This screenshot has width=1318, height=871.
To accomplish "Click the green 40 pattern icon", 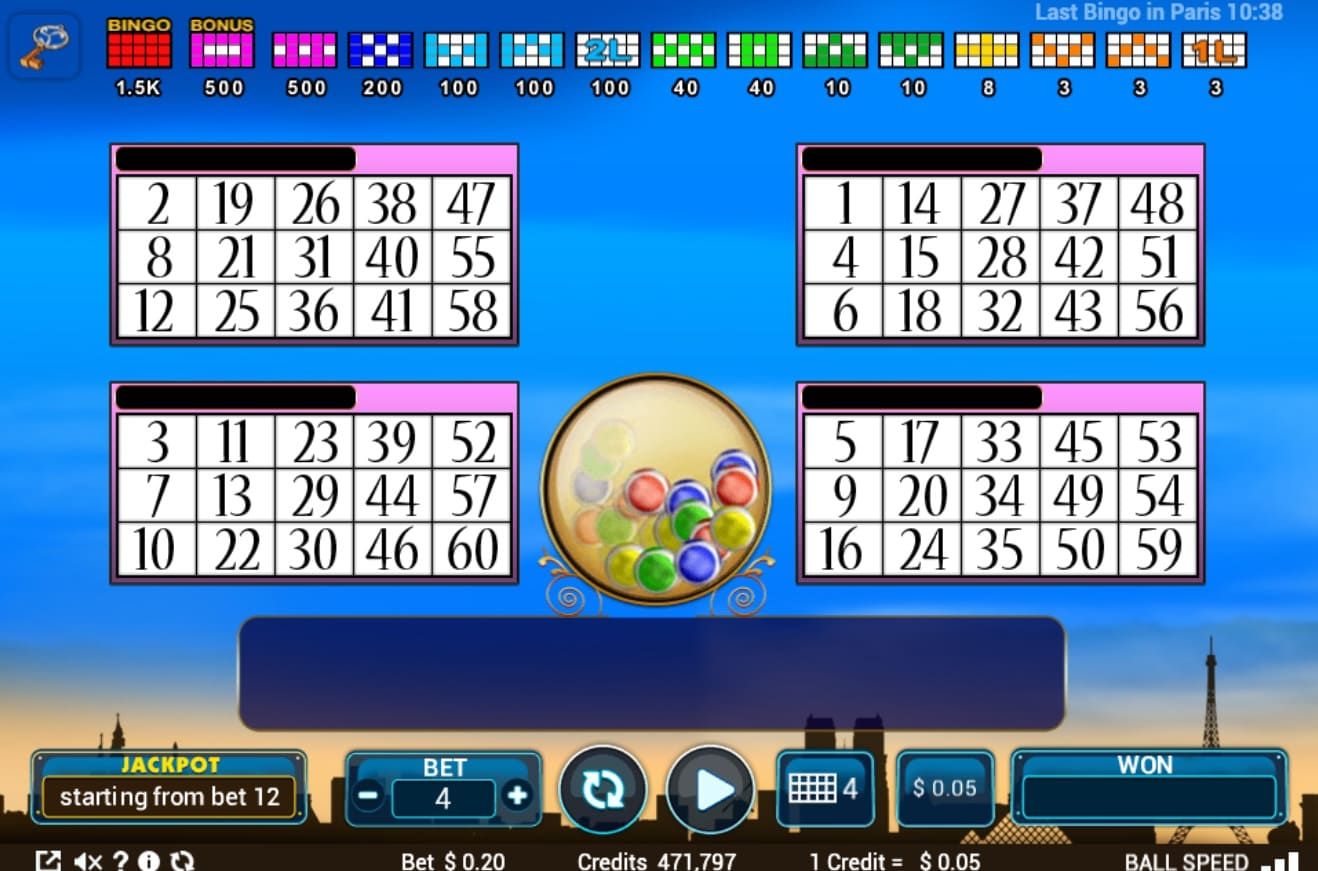I will (x=684, y=46).
